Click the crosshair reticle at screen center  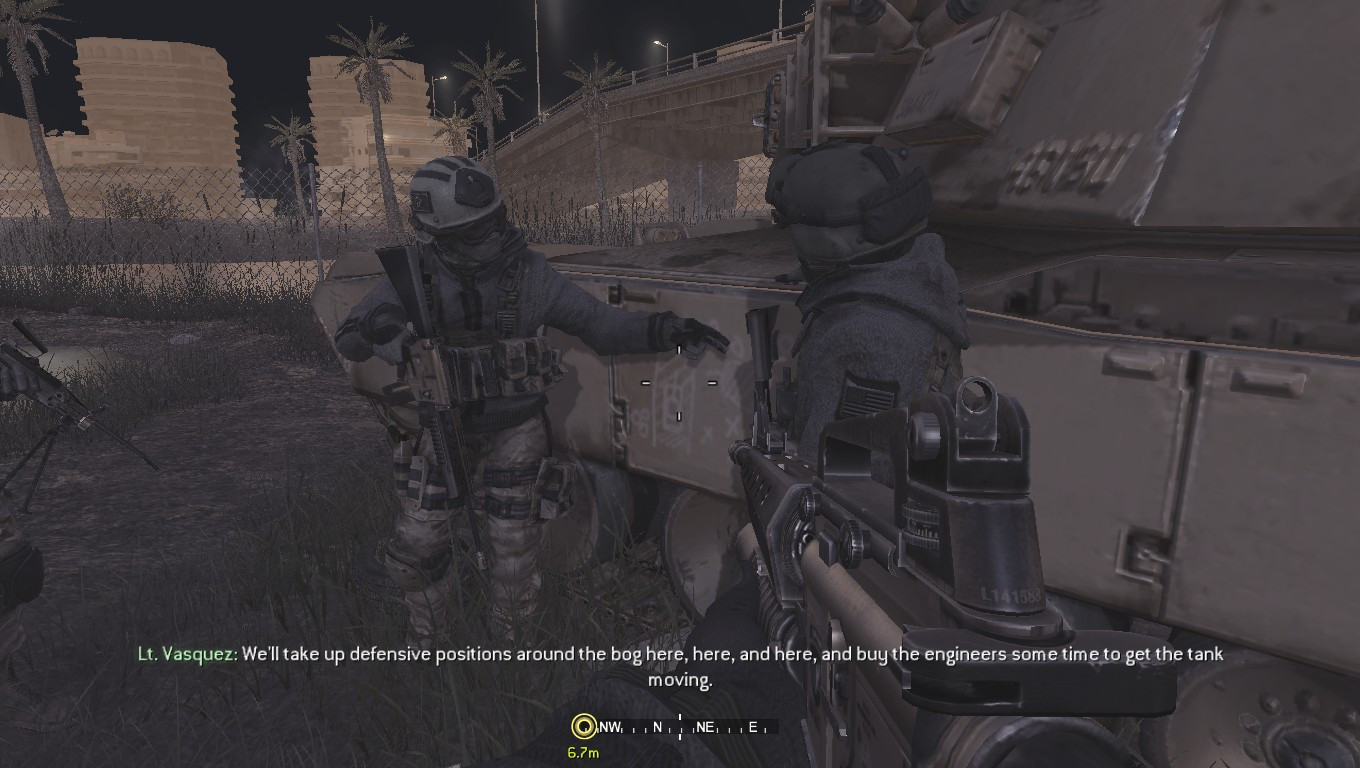click(681, 382)
